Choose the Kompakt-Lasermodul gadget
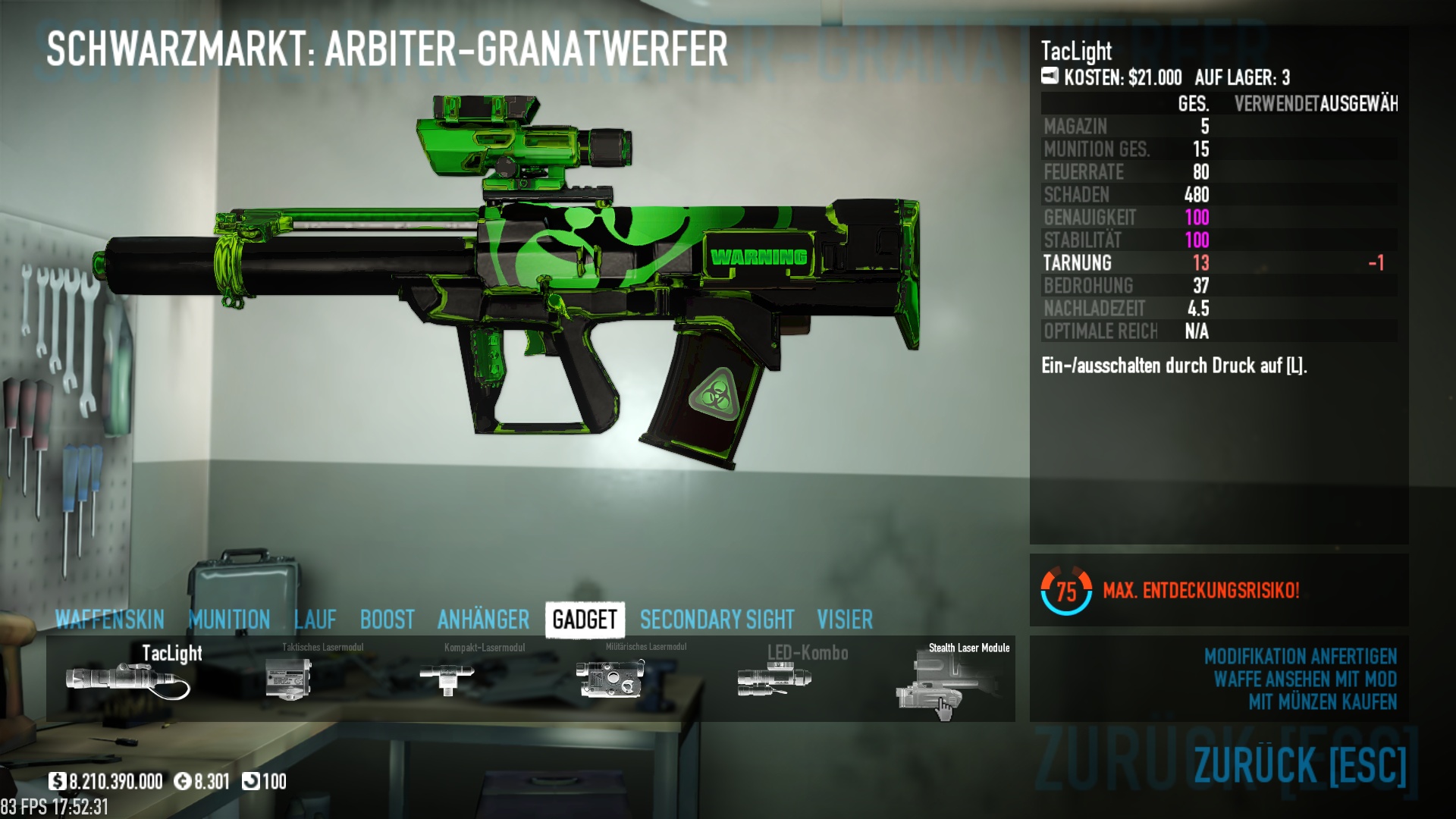The width and height of the screenshot is (1456, 819). [x=447, y=678]
